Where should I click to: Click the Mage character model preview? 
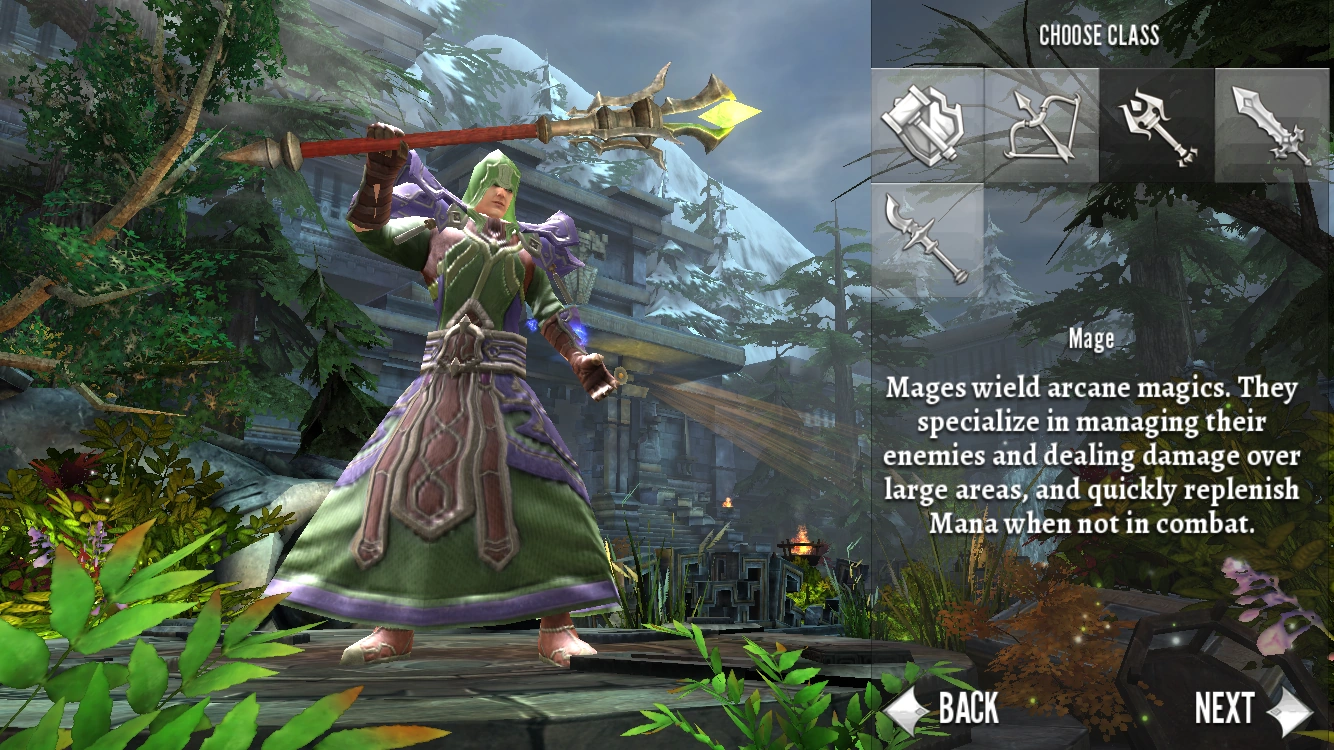click(470, 400)
